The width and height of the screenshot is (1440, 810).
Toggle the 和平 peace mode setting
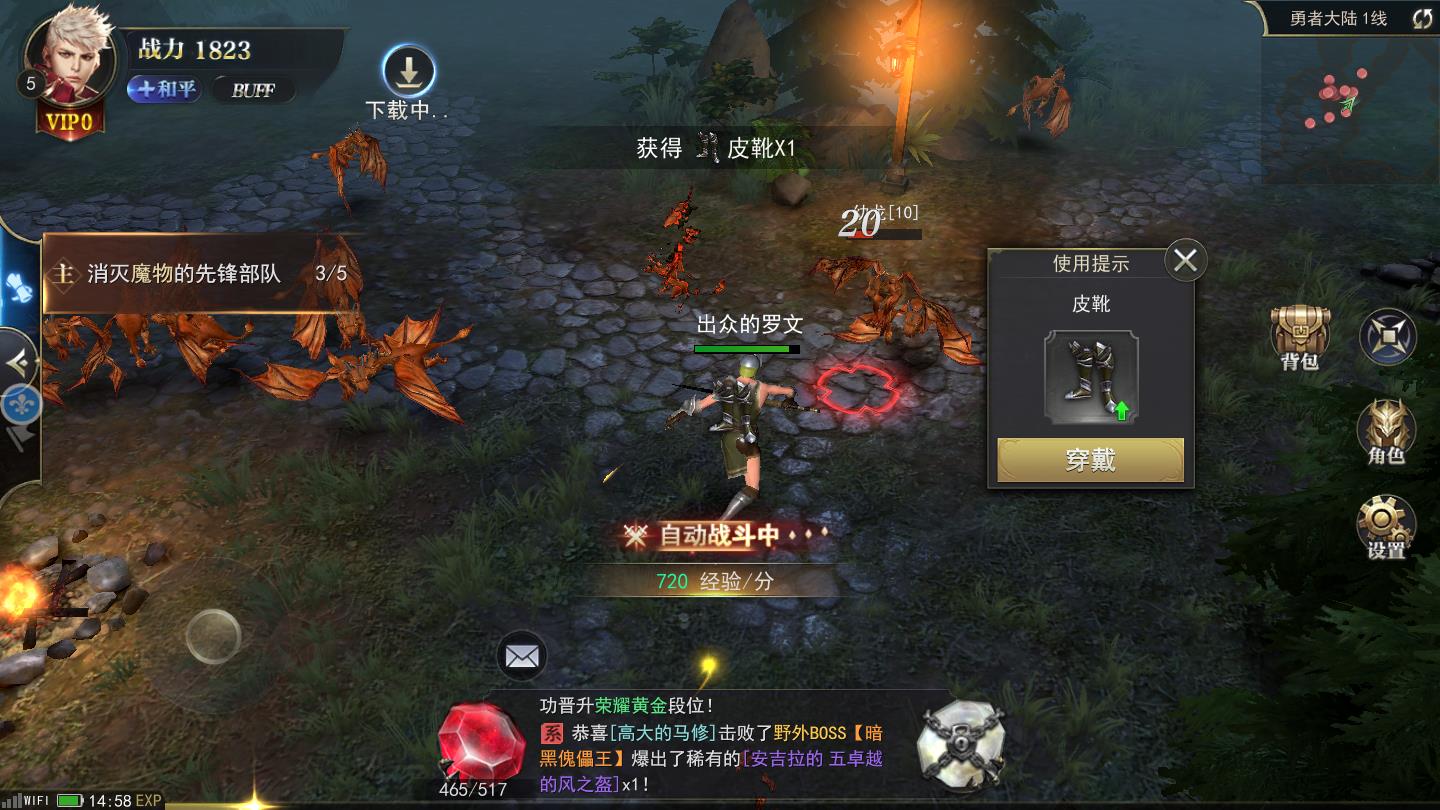pyautogui.click(x=163, y=89)
